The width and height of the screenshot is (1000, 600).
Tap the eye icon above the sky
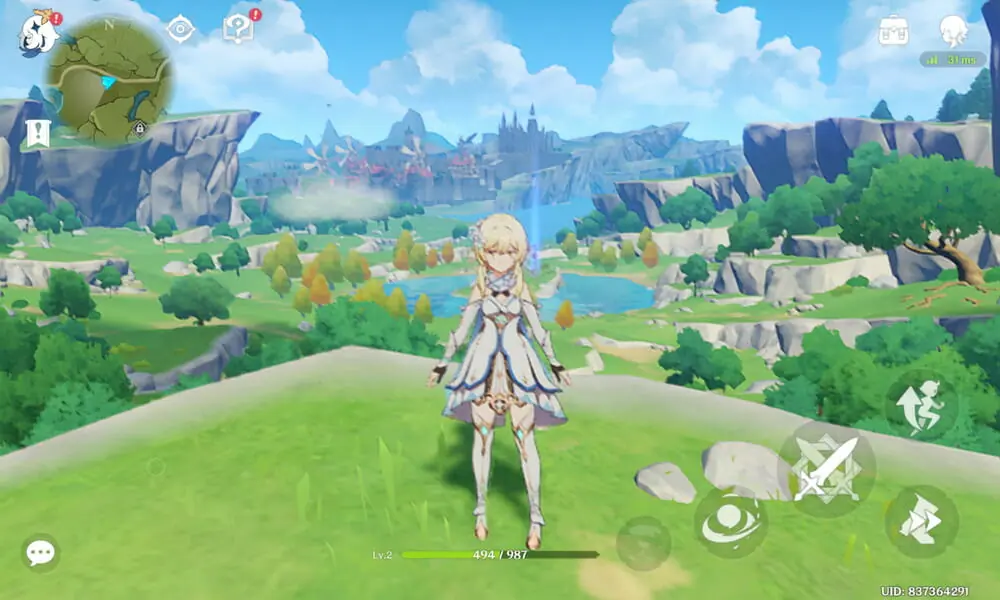pyautogui.click(x=180, y=29)
